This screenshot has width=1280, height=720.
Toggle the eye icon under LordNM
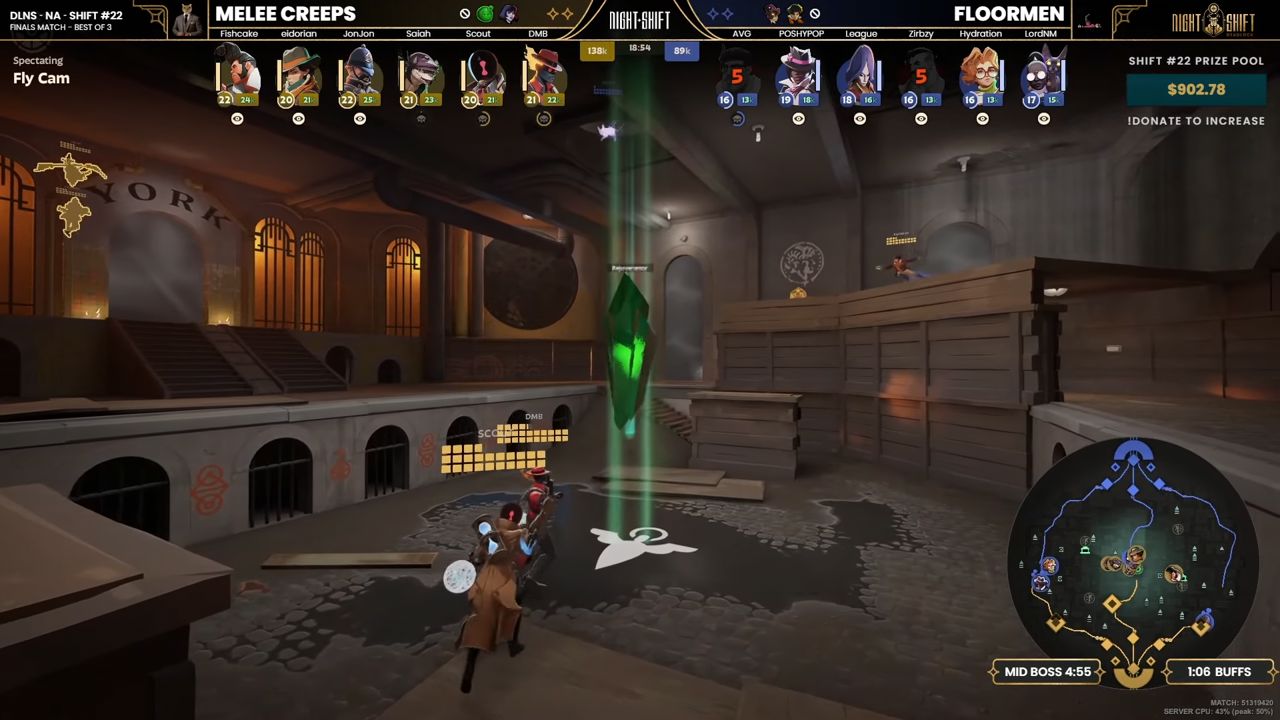(x=1043, y=119)
